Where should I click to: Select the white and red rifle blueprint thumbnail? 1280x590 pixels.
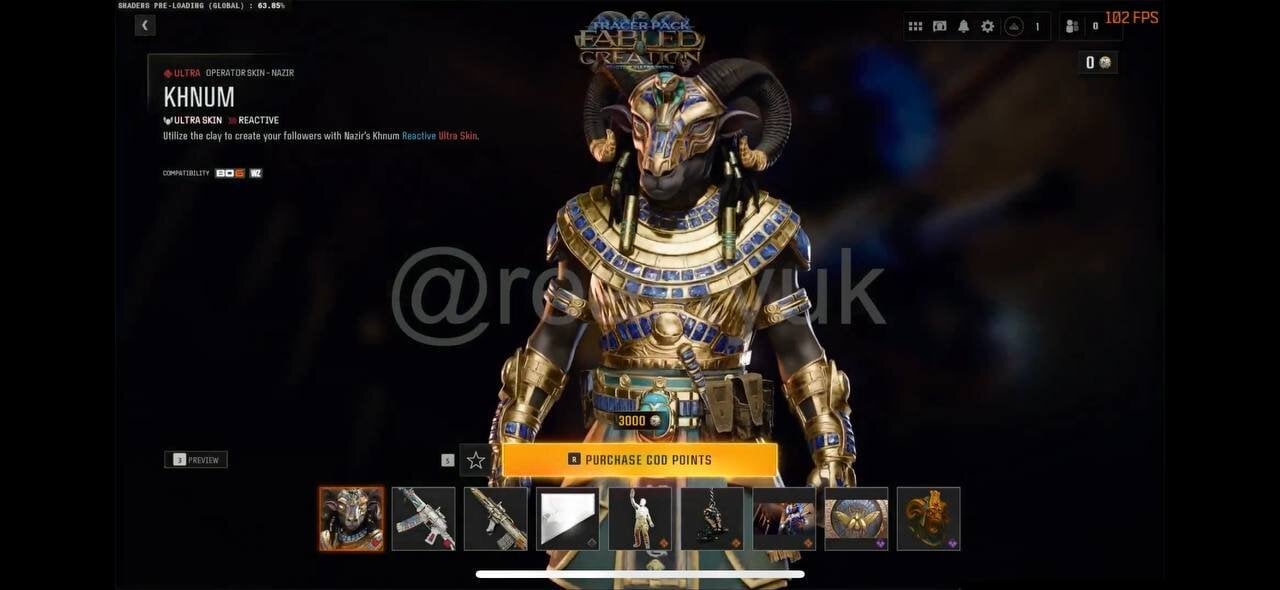(x=423, y=519)
